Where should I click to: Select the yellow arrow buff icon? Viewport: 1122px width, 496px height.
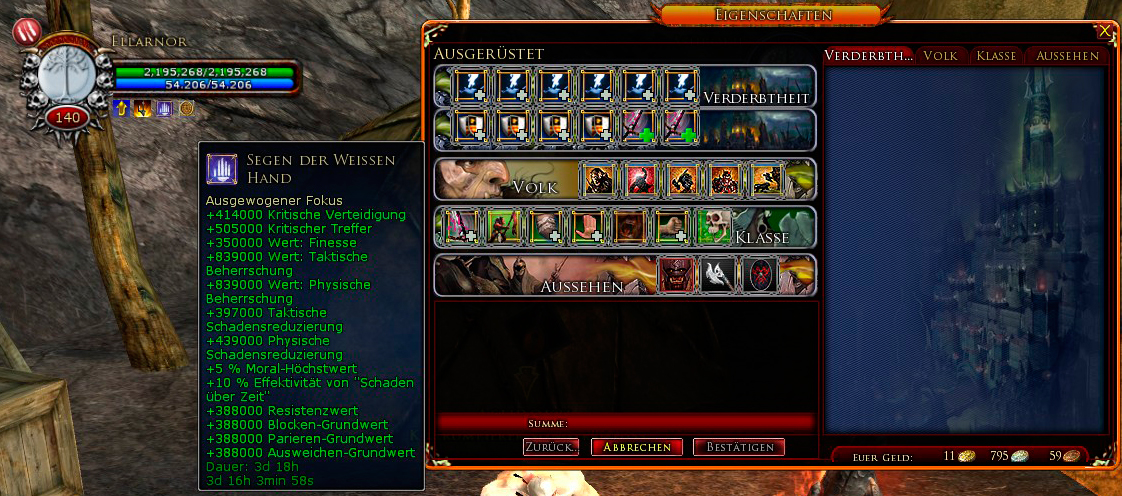click(123, 108)
